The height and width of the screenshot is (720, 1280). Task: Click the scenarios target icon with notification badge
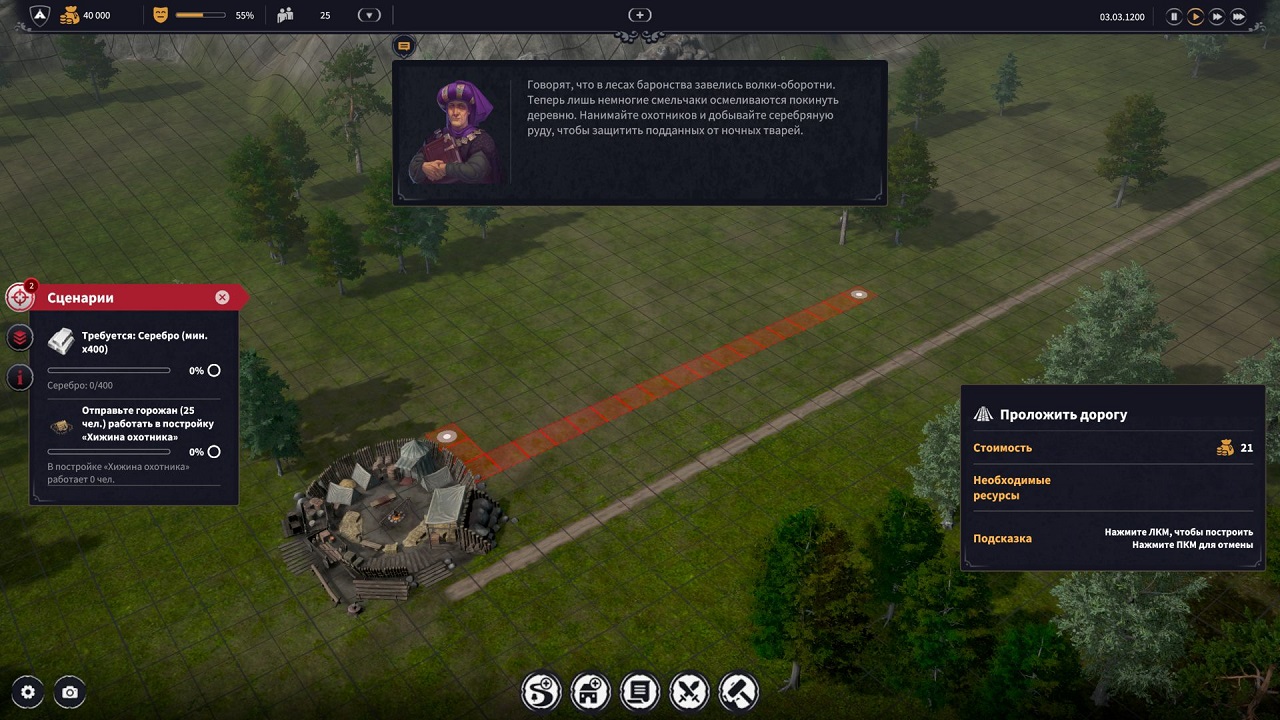[19, 297]
